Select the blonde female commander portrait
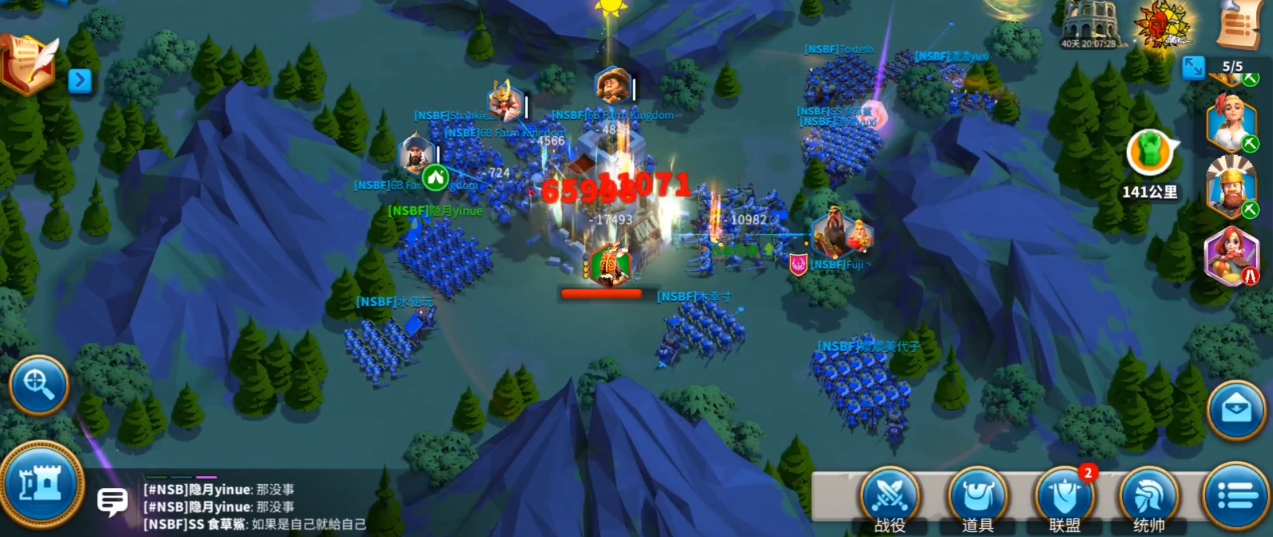 pos(1230,122)
